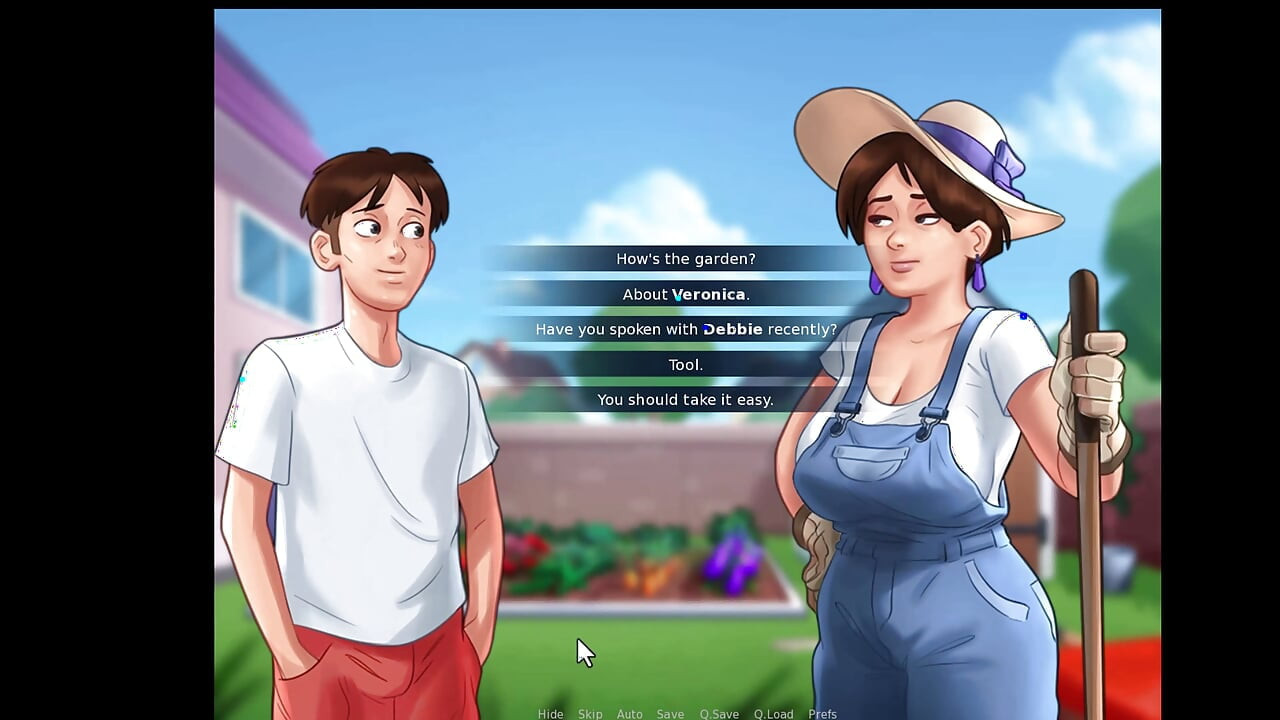The width and height of the screenshot is (1280, 720).
Task: Activate Skip to fast-forward dialogue
Action: (590, 714)
